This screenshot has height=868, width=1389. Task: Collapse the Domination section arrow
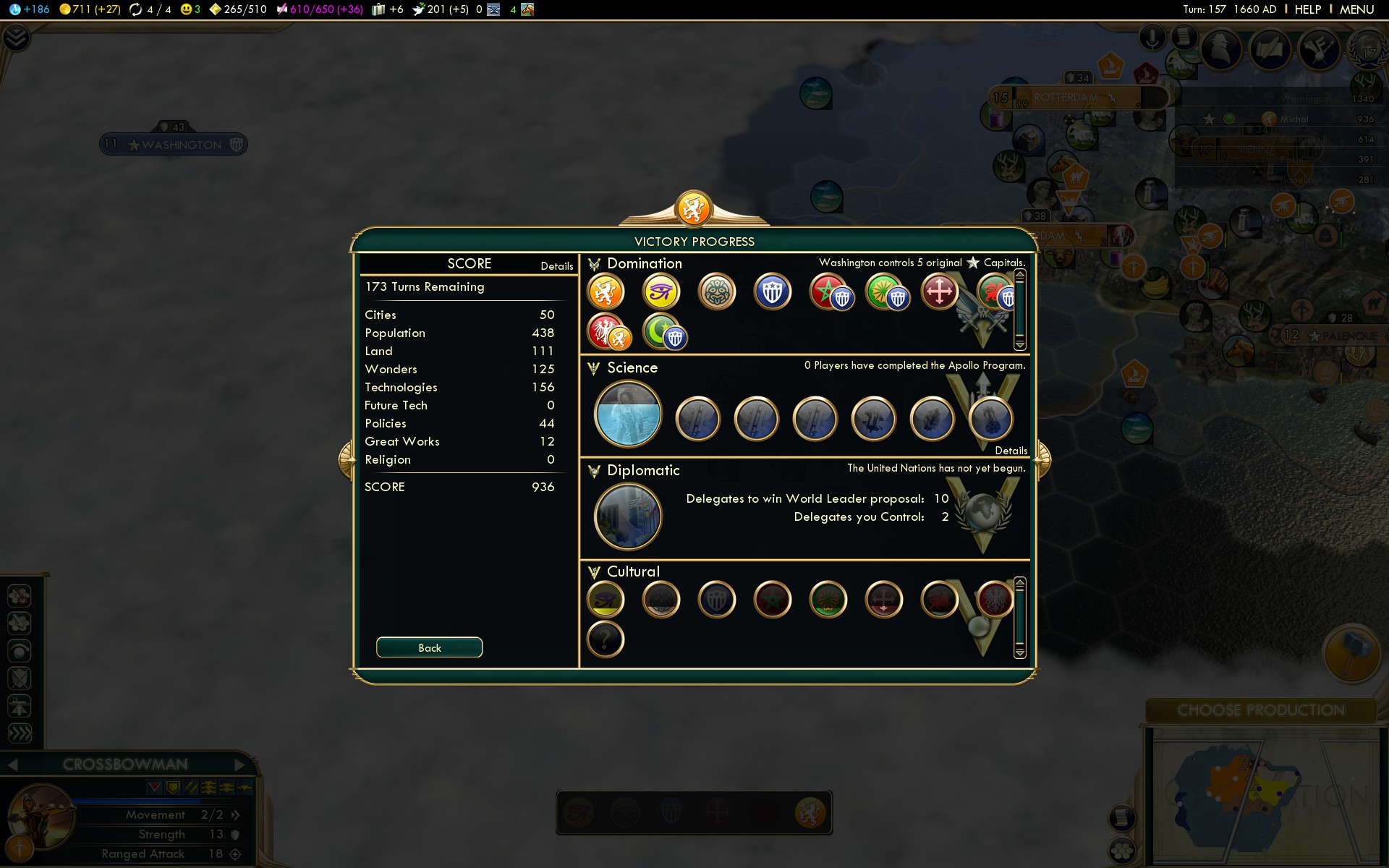coord(594,264)
